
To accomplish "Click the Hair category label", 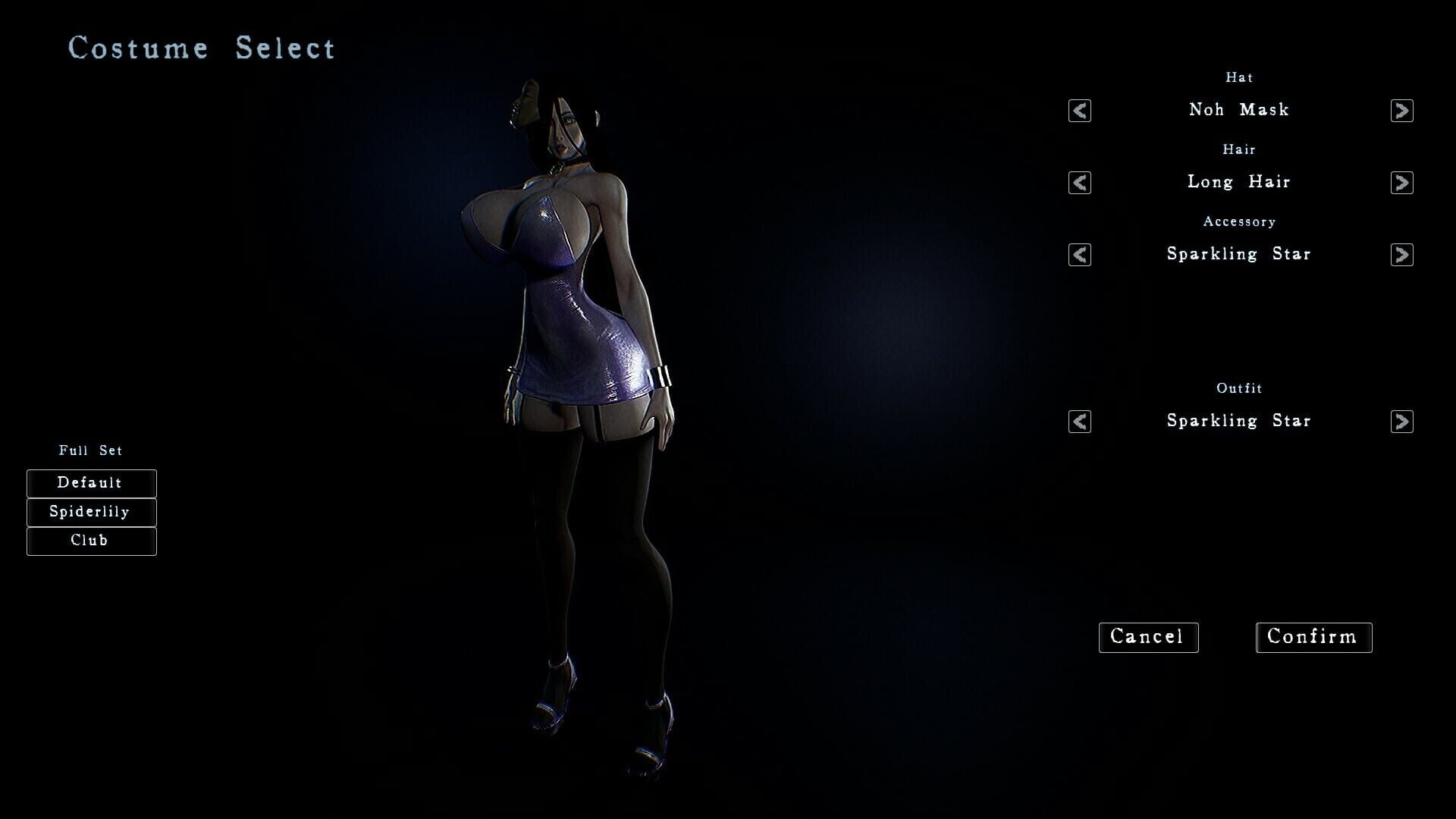I will coord(1239,149).
